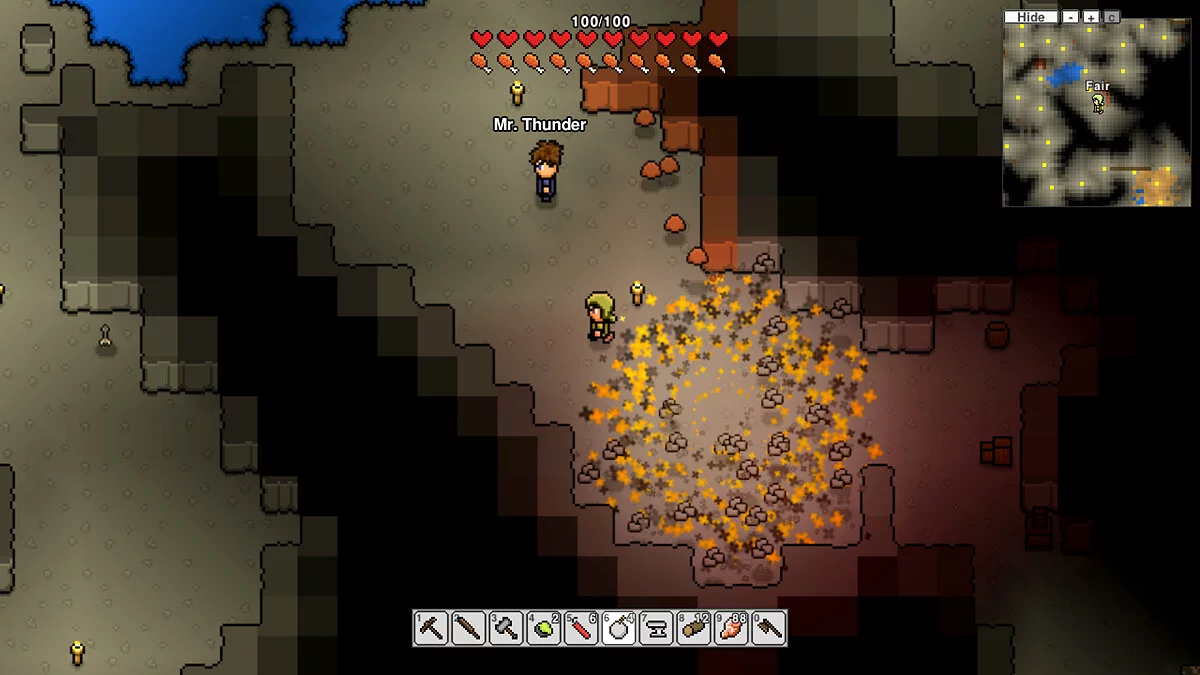
Task: Zoom in the minimap with plus button
Action: click(x=1091, y=17)
